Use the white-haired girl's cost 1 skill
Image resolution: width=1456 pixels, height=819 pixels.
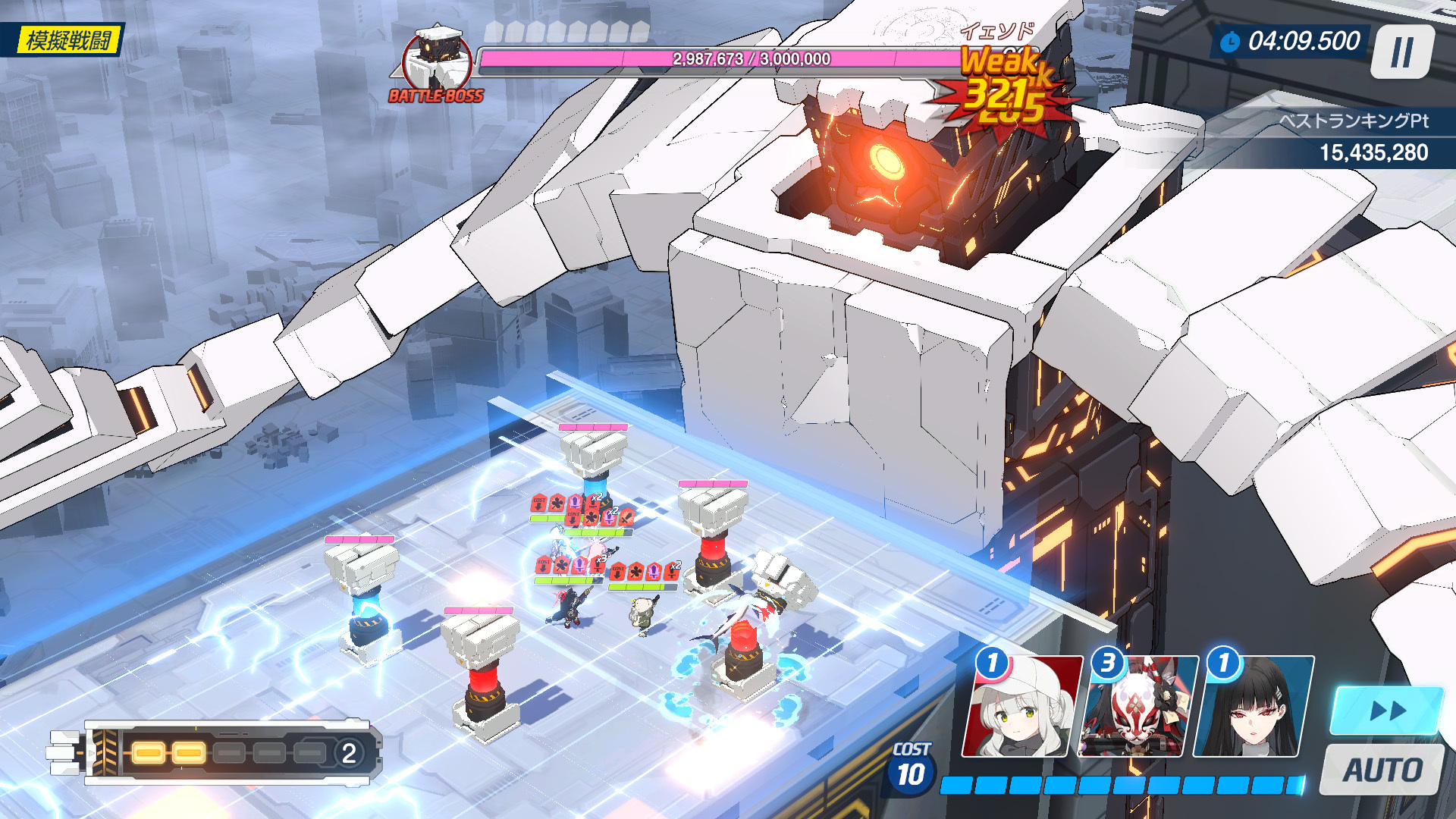1023,708
